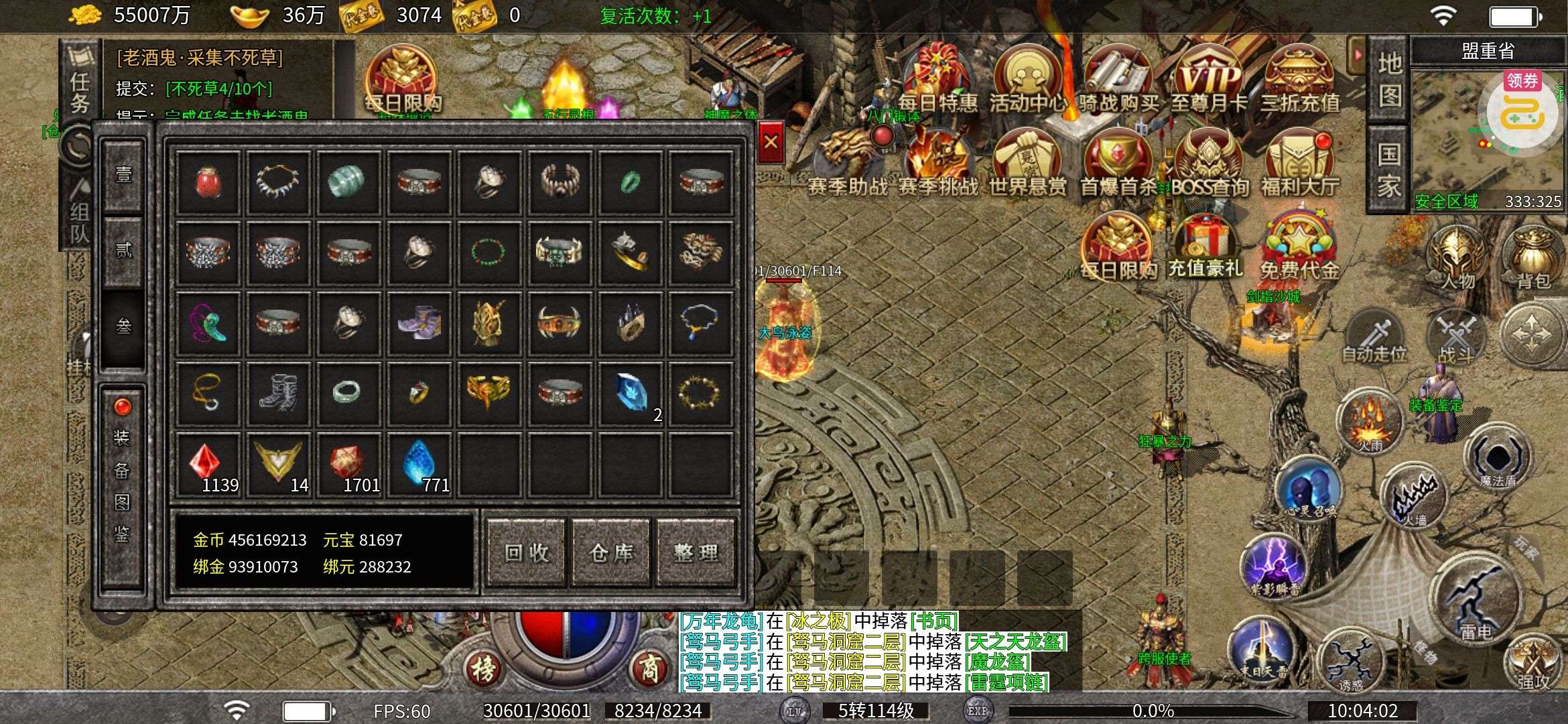Sort items with the 整理 button

tap(696, 552)
